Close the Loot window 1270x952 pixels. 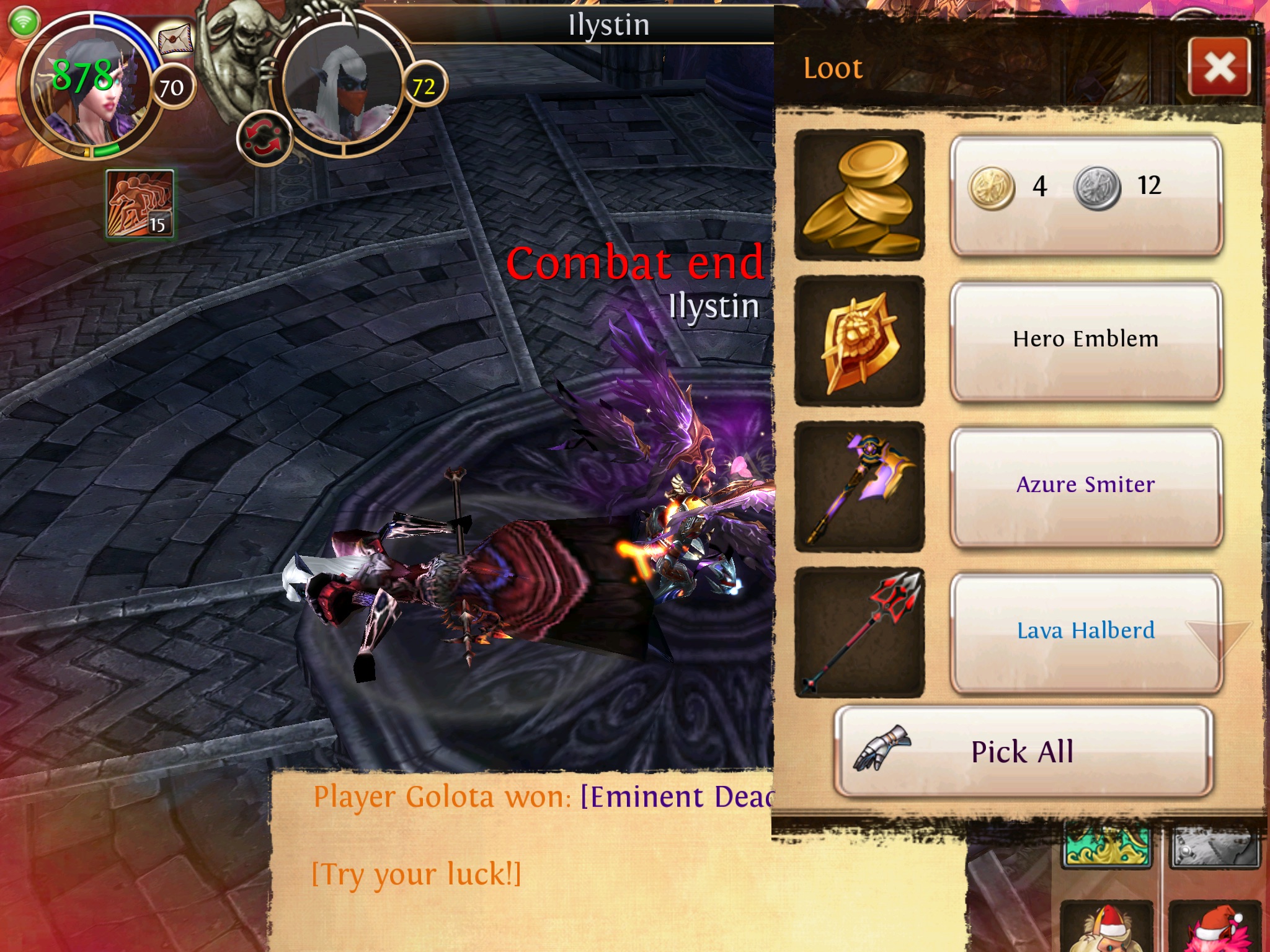pos(1219,67)
